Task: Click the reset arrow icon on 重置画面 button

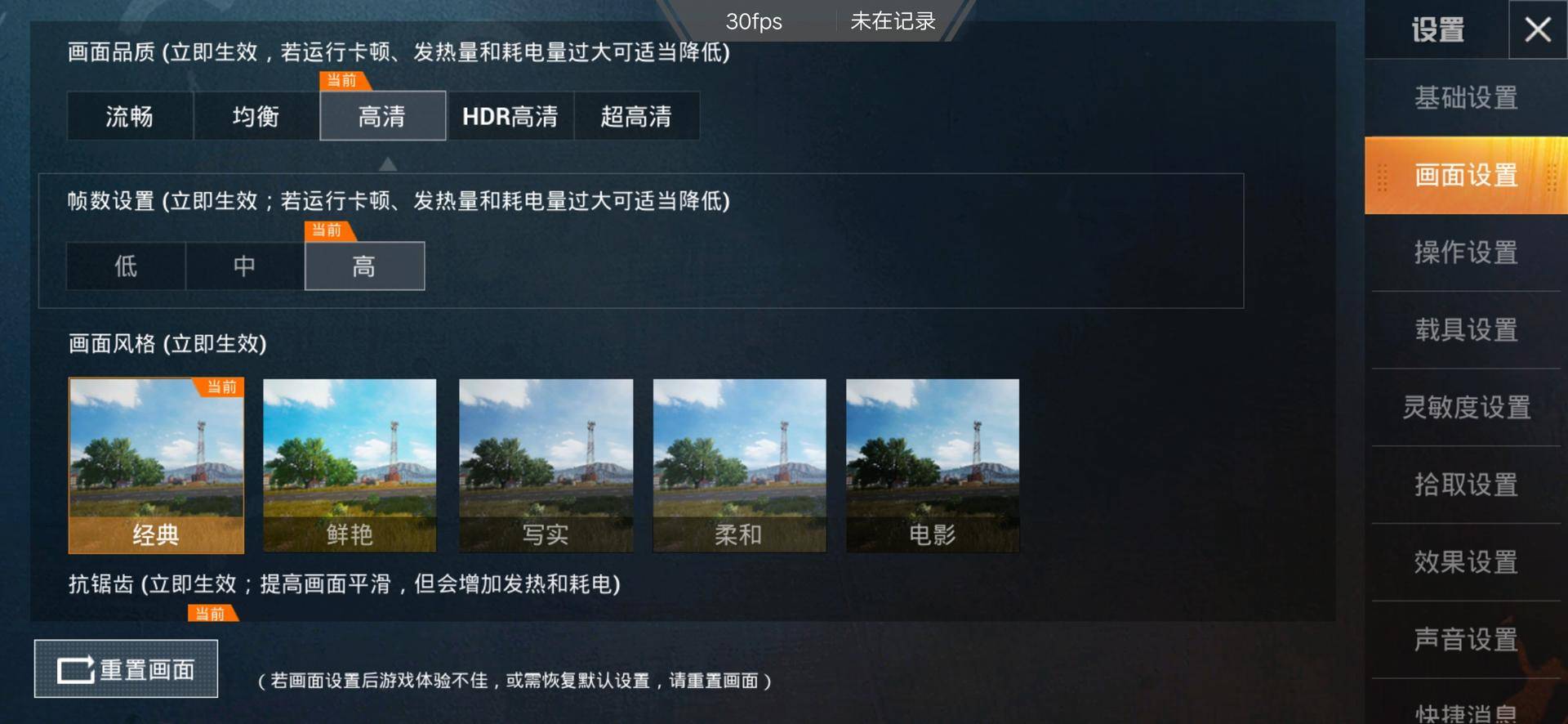Action: point(78,669)
